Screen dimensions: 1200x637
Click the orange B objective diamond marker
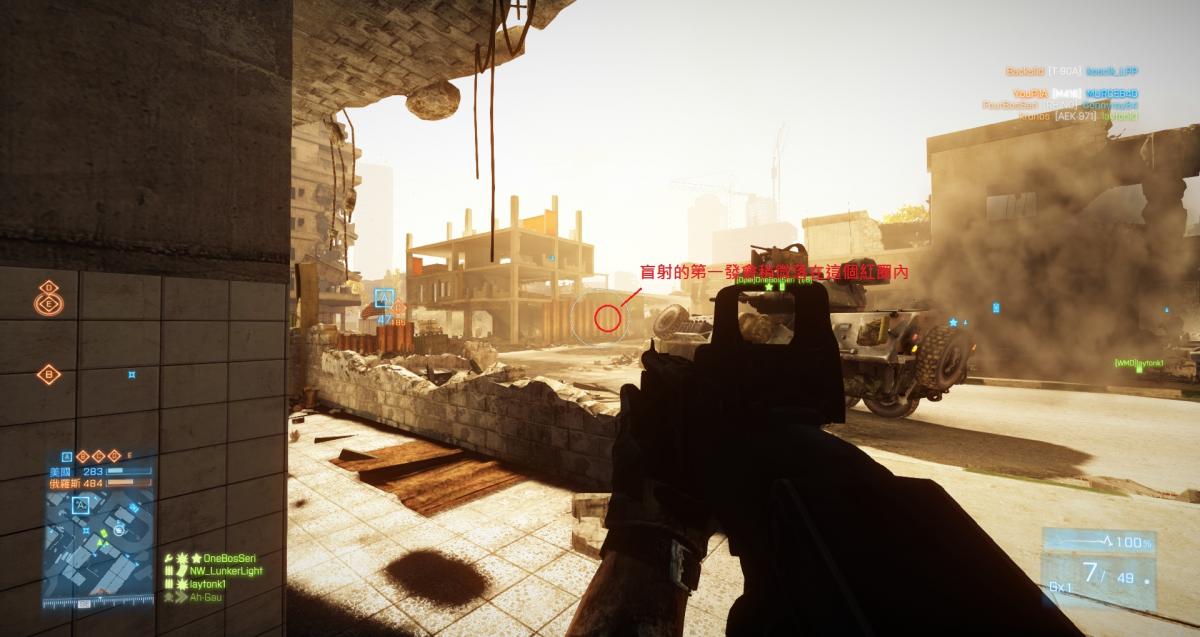49,375
